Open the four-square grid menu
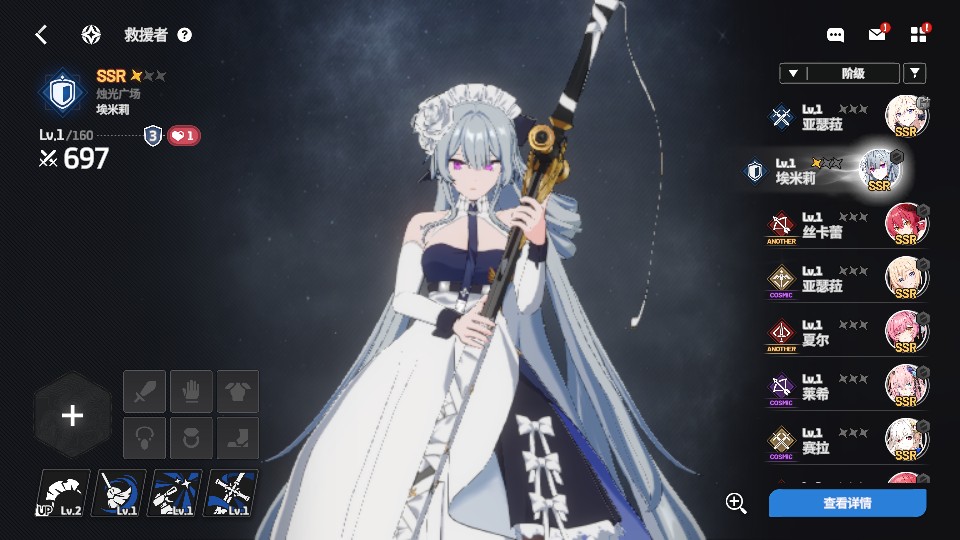The height and width of the screenshot is (540, 960). (919, 35)
